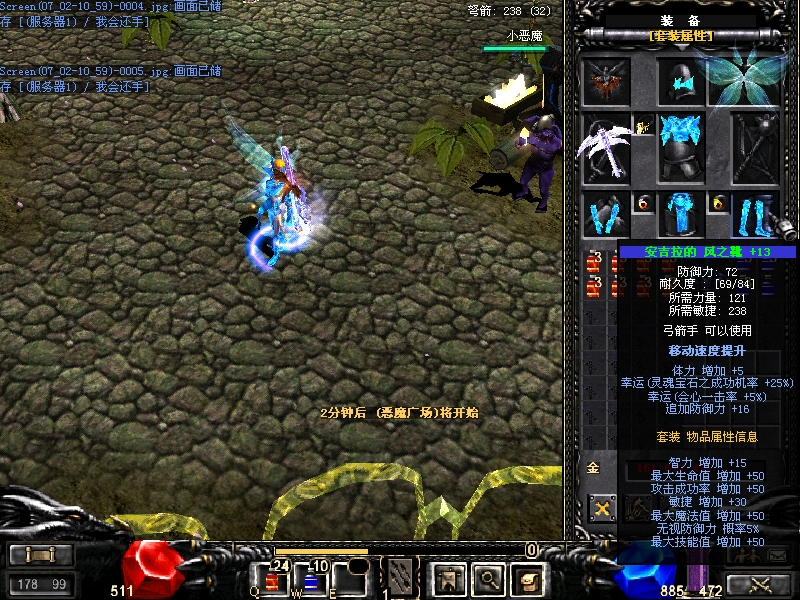Click the crossed-tools button beside the gold field
Image resolution: width=800 pixels, height=600 pixels.
point(602,508)
